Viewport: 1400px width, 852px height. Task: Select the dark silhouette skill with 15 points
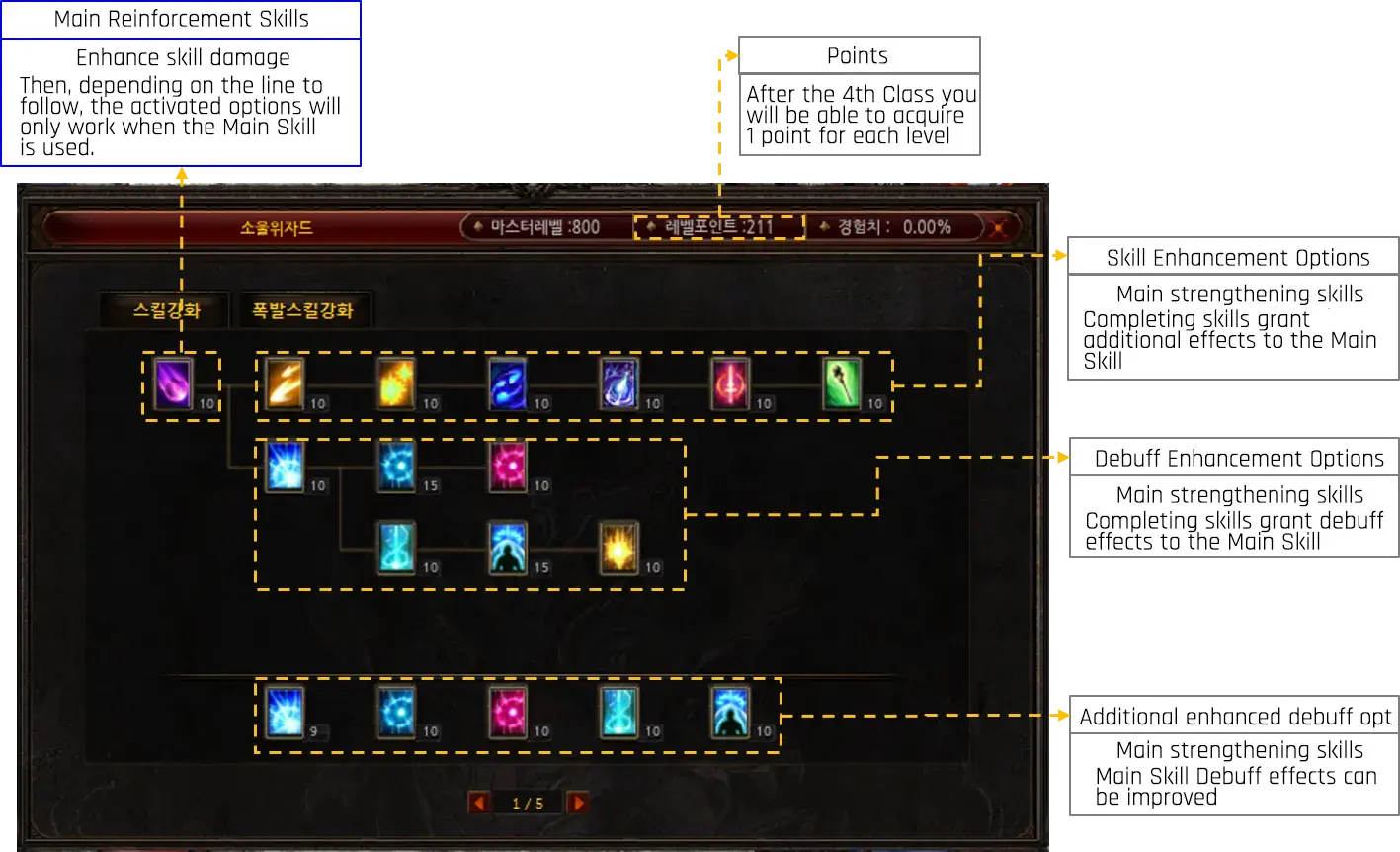click(509, 551)
